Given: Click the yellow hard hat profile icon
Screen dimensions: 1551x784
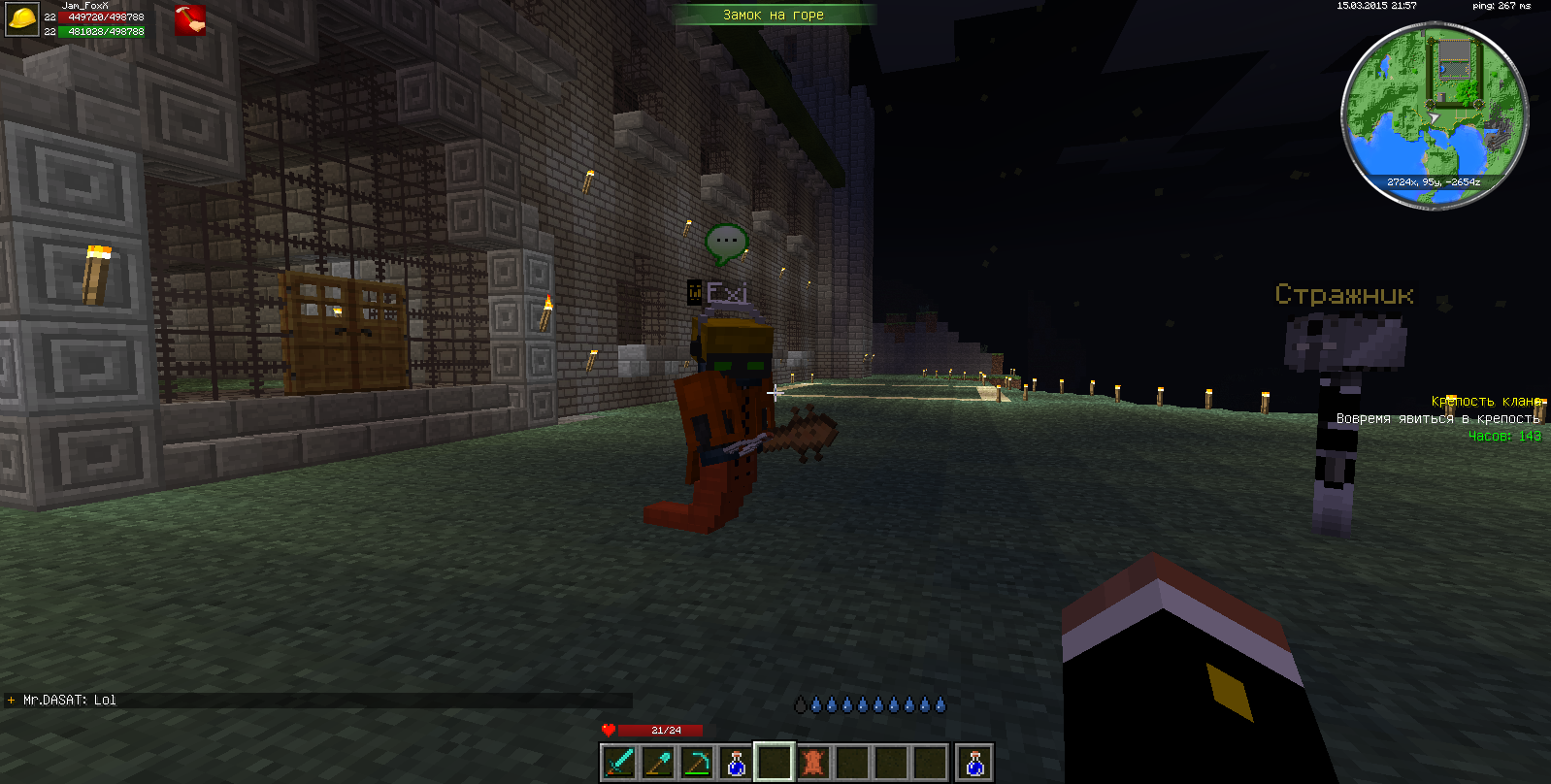Looking at the screenshot, I should (21, 19).
